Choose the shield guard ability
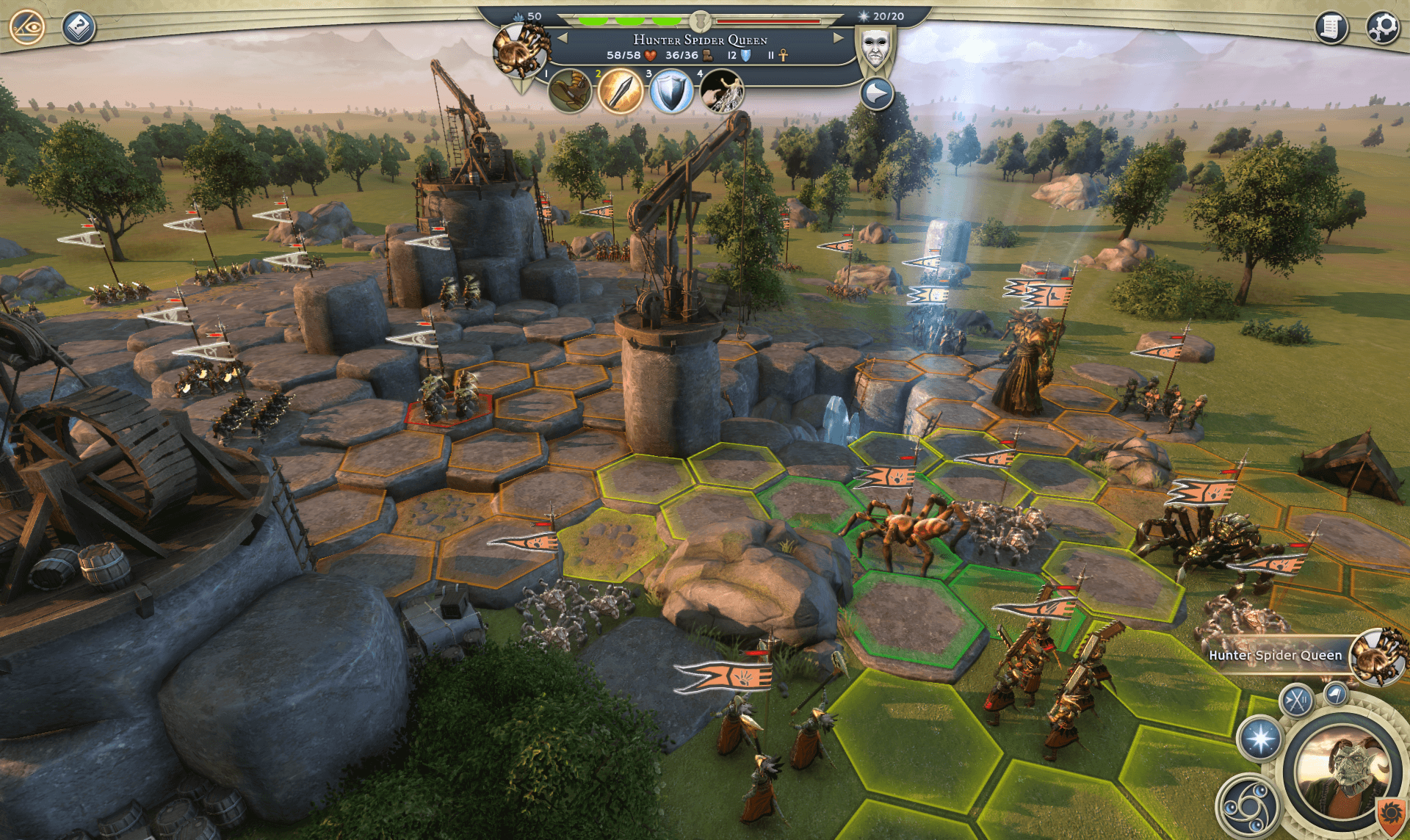This screenshot has height=840, width=1410. pyautogui.click(x=671, y=93)
